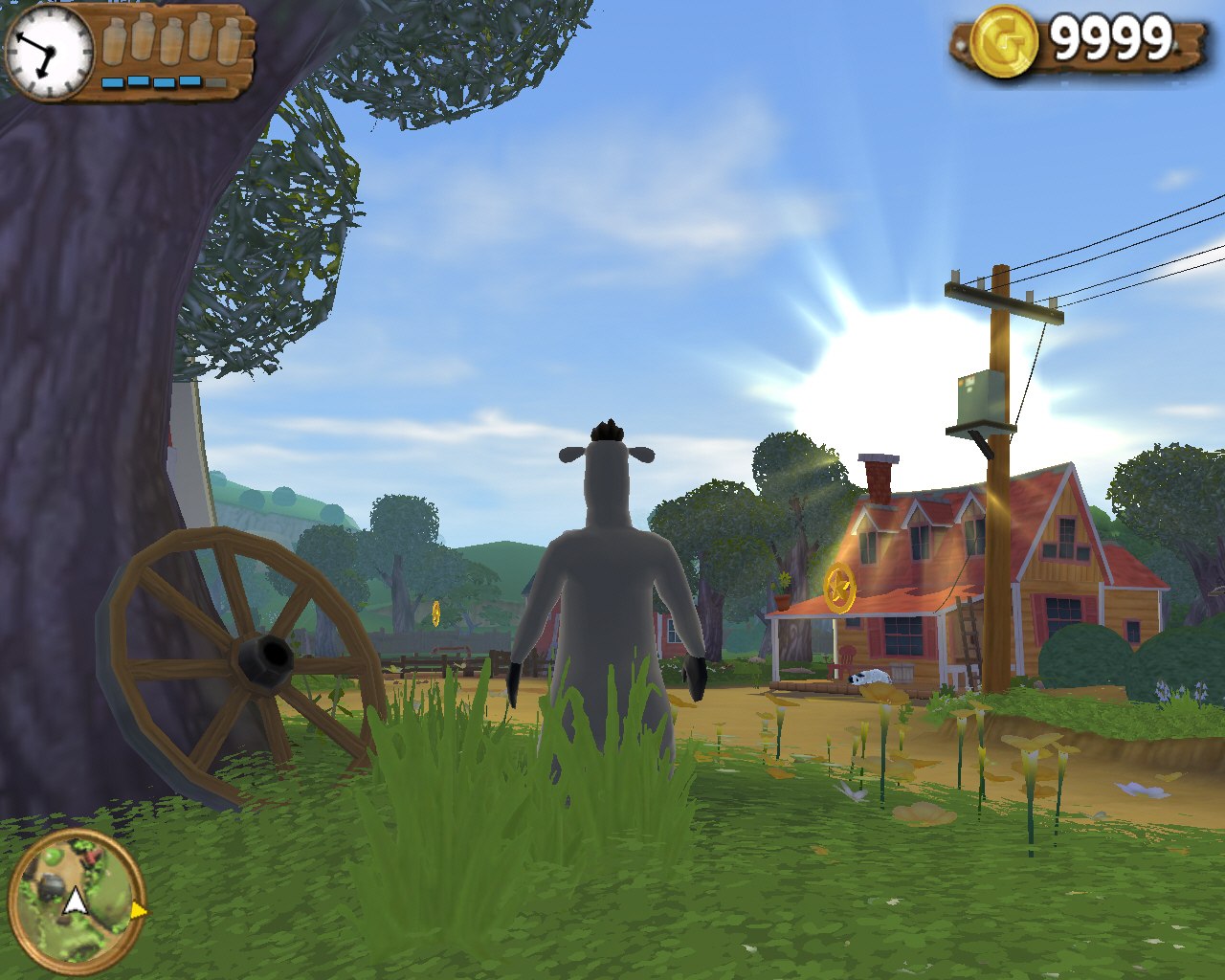
Task: Select the last milk bottle icon
Action: 230,40
